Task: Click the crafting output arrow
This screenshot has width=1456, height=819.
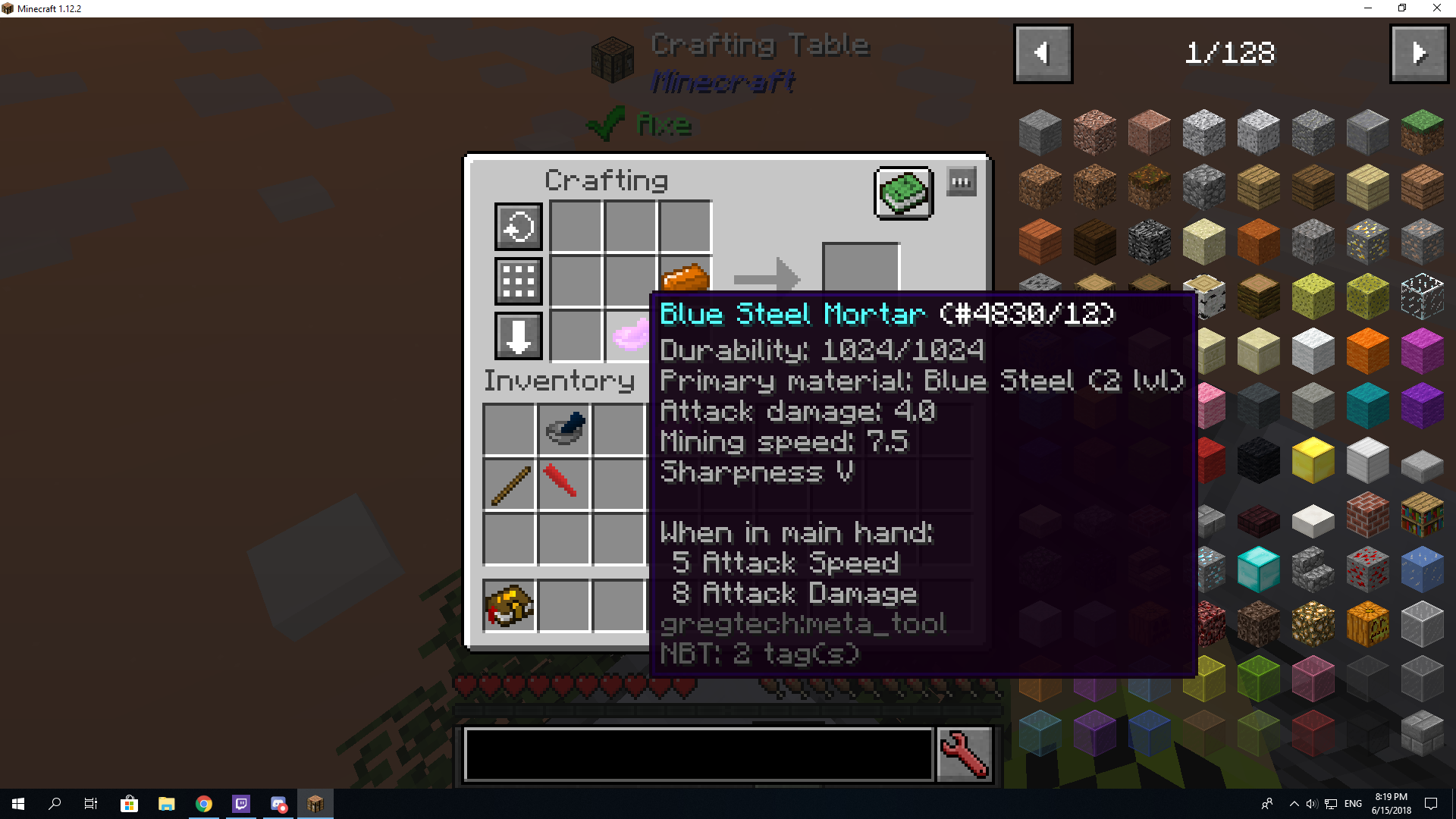Action: point(767,281)
